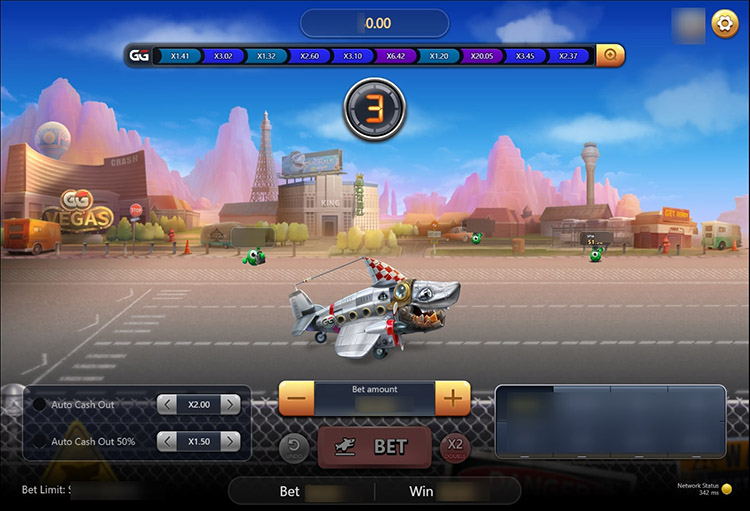This screenshot has width=750, height=511.
Task: Lower the X2.00 auto cash out multiplier
Action: click(167, 405)
